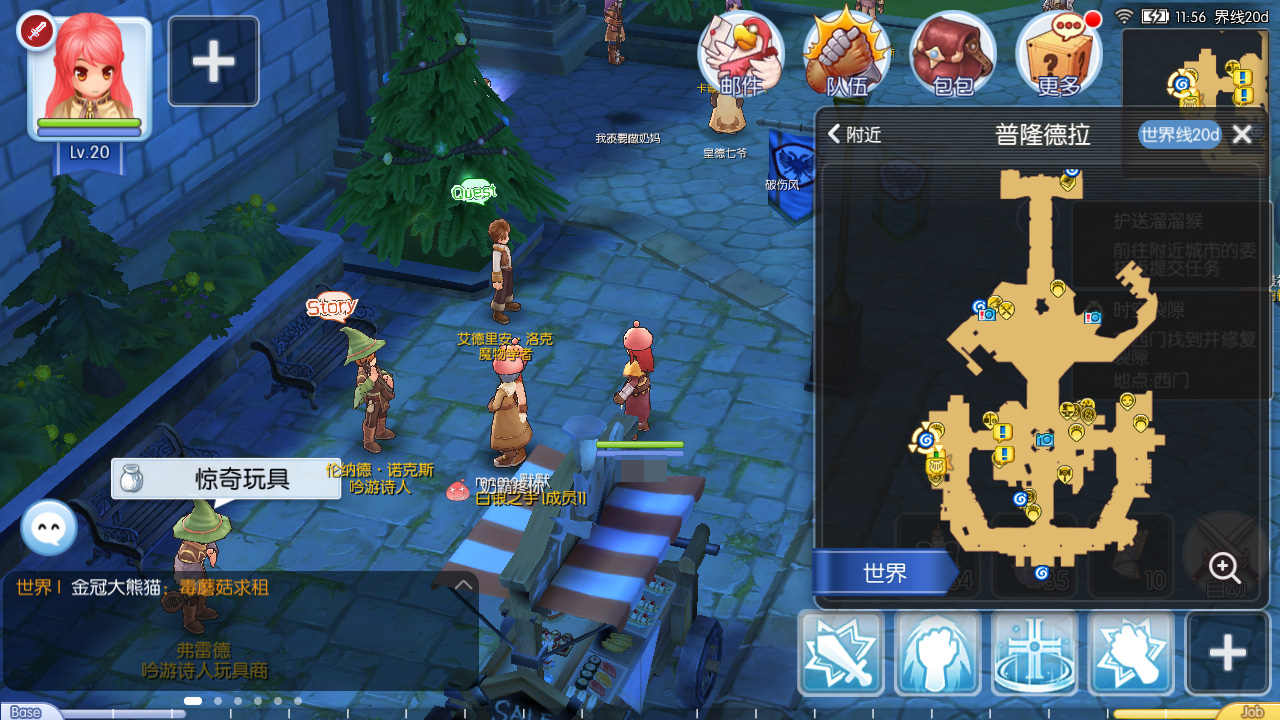The width and height of the screenshot is (1280, 720).
Task: Expand the chevron above the merchant cart
Action: point(463,585)
